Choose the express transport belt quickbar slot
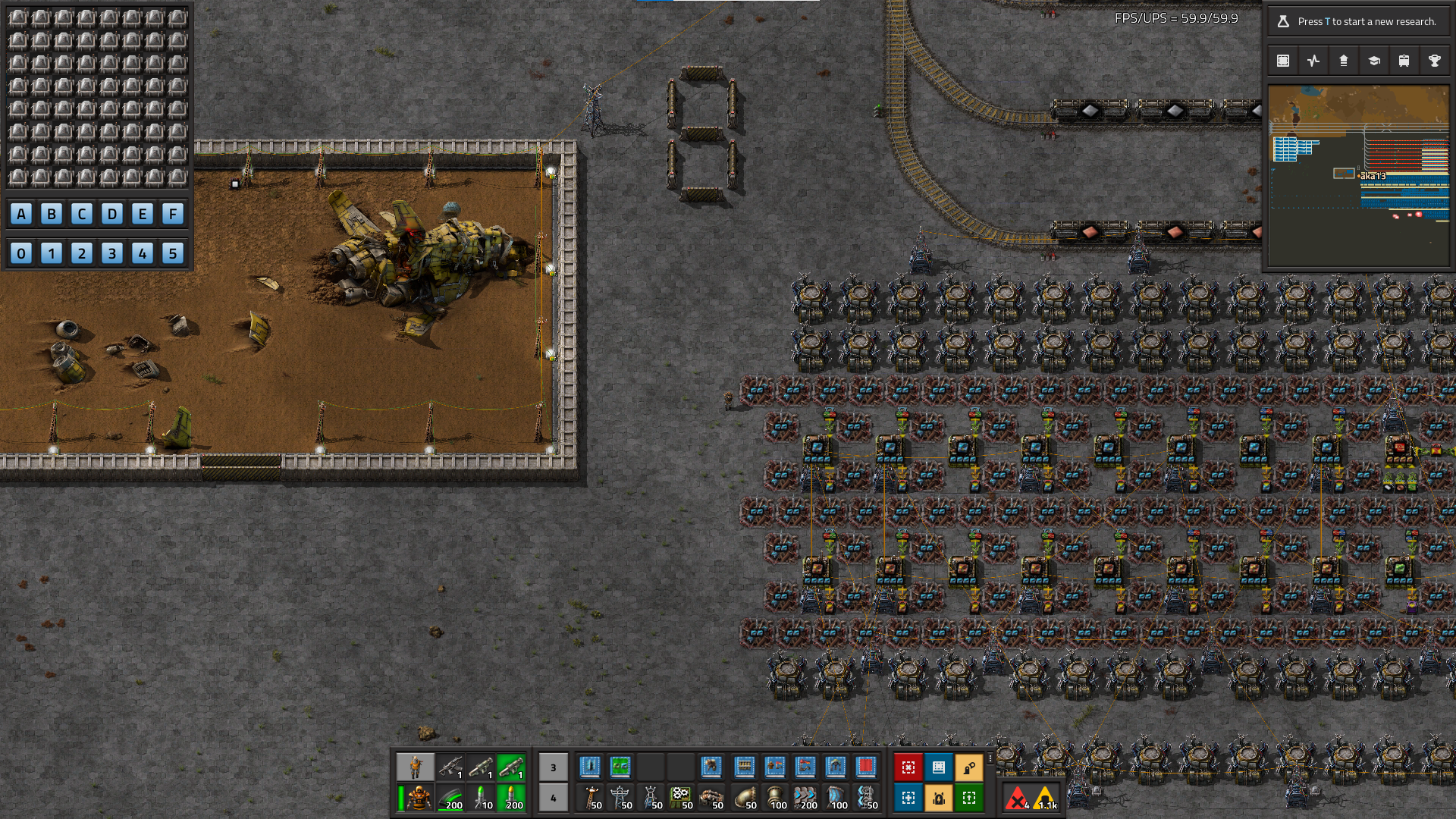This screenshot has height=819, width=1456. [805, 798]
